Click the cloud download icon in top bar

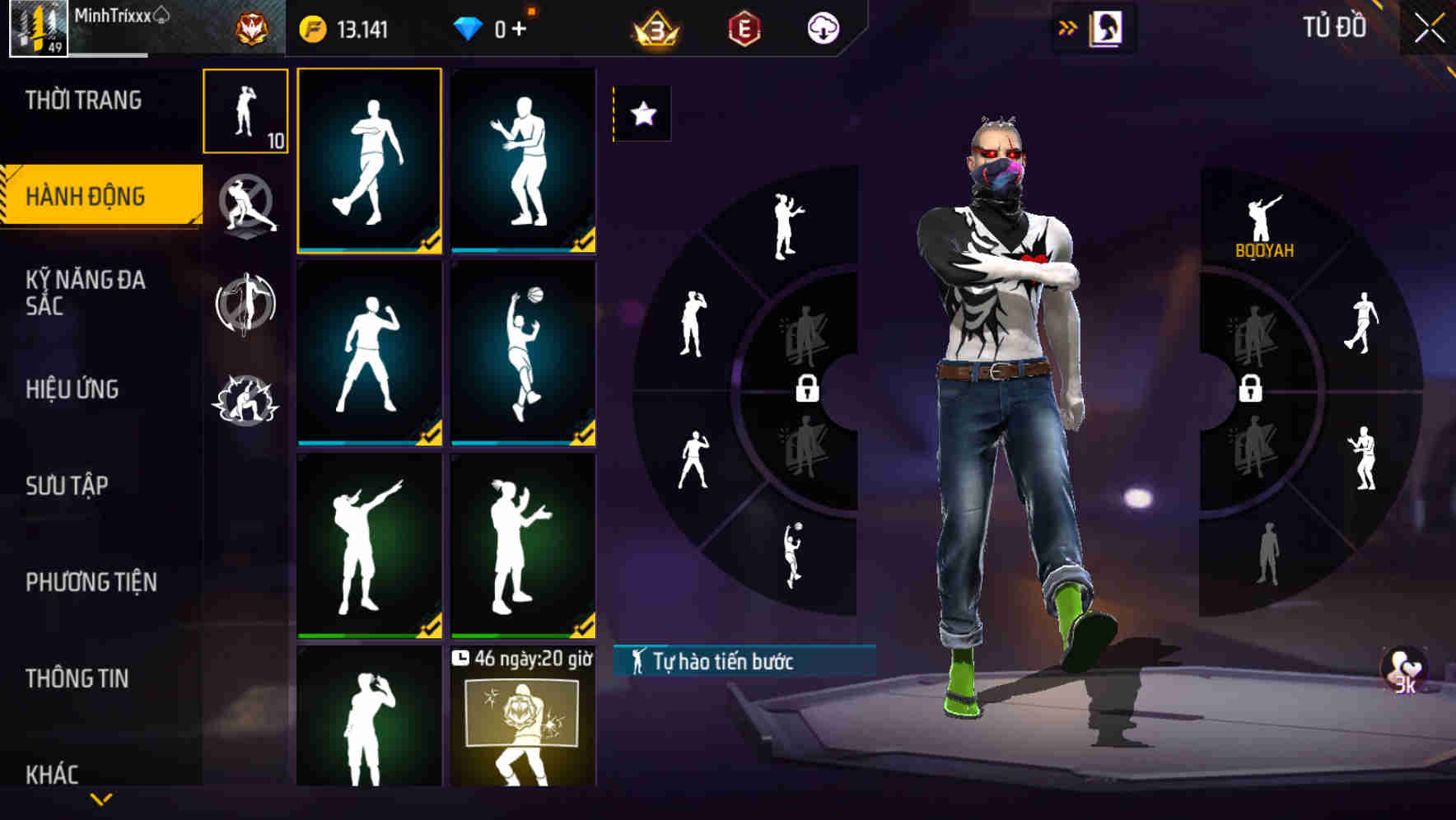(824, 26)
